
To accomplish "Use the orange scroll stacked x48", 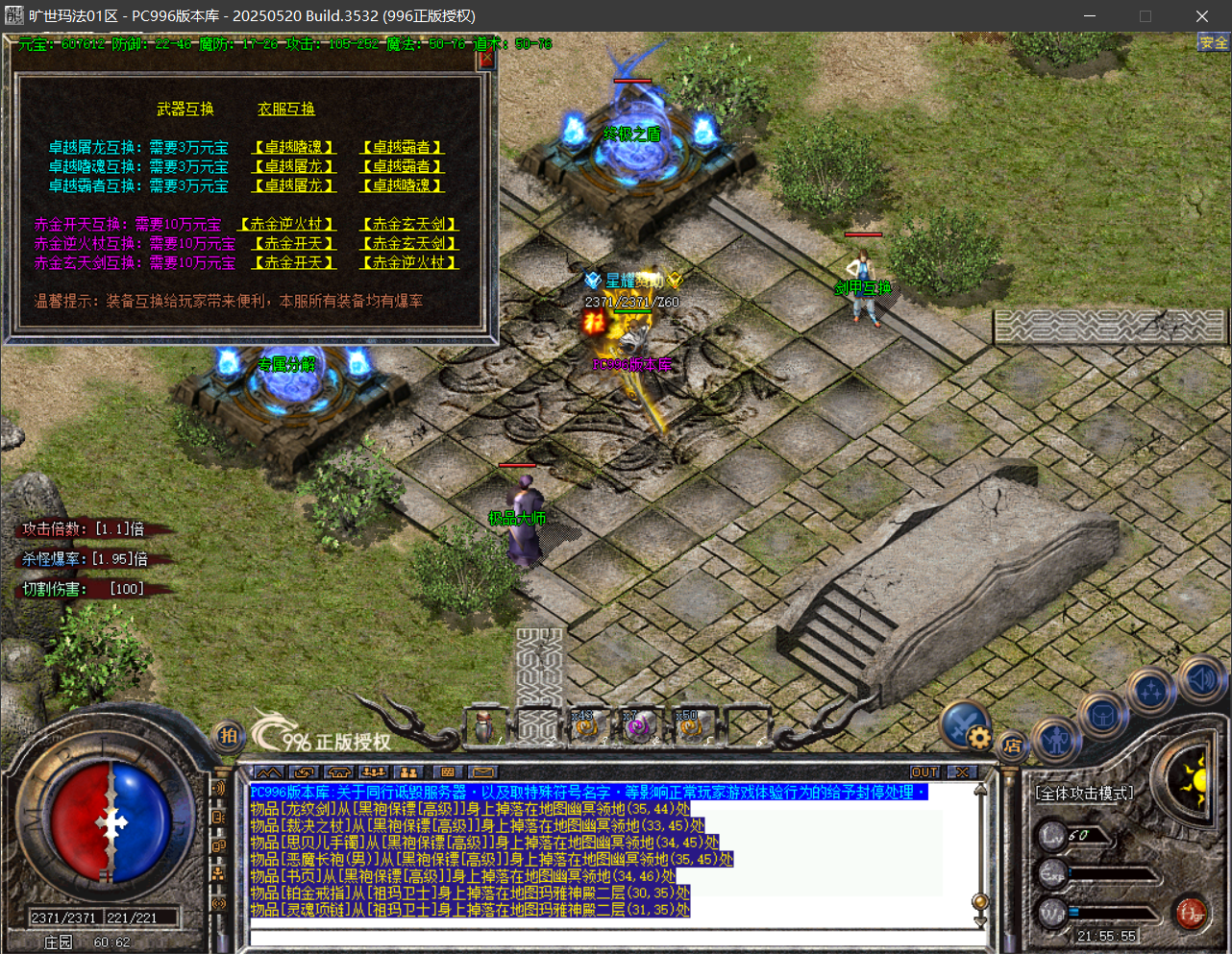I will [x=586, y=727].
